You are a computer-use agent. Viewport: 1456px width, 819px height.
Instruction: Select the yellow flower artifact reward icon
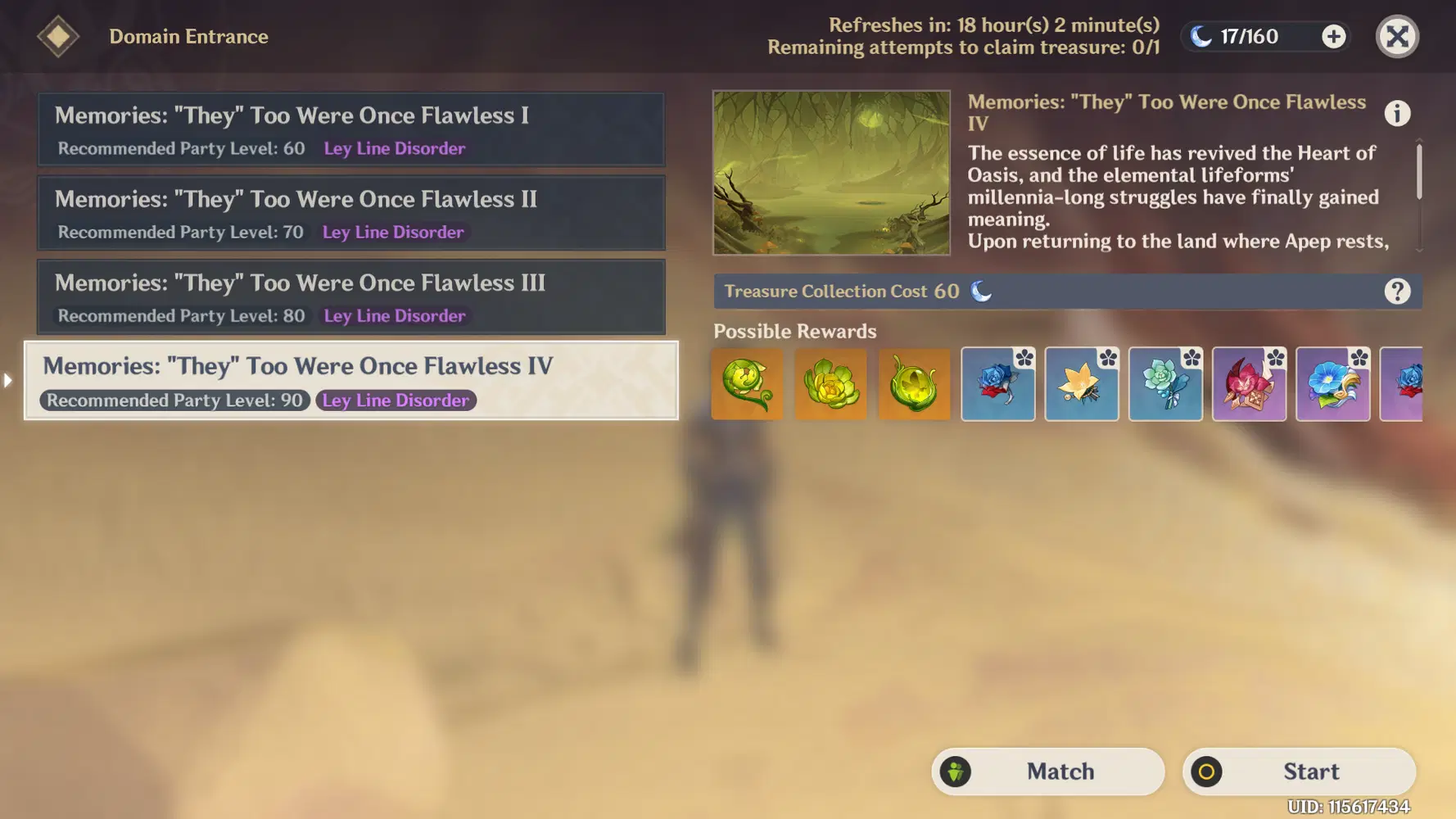(1082, 383)
